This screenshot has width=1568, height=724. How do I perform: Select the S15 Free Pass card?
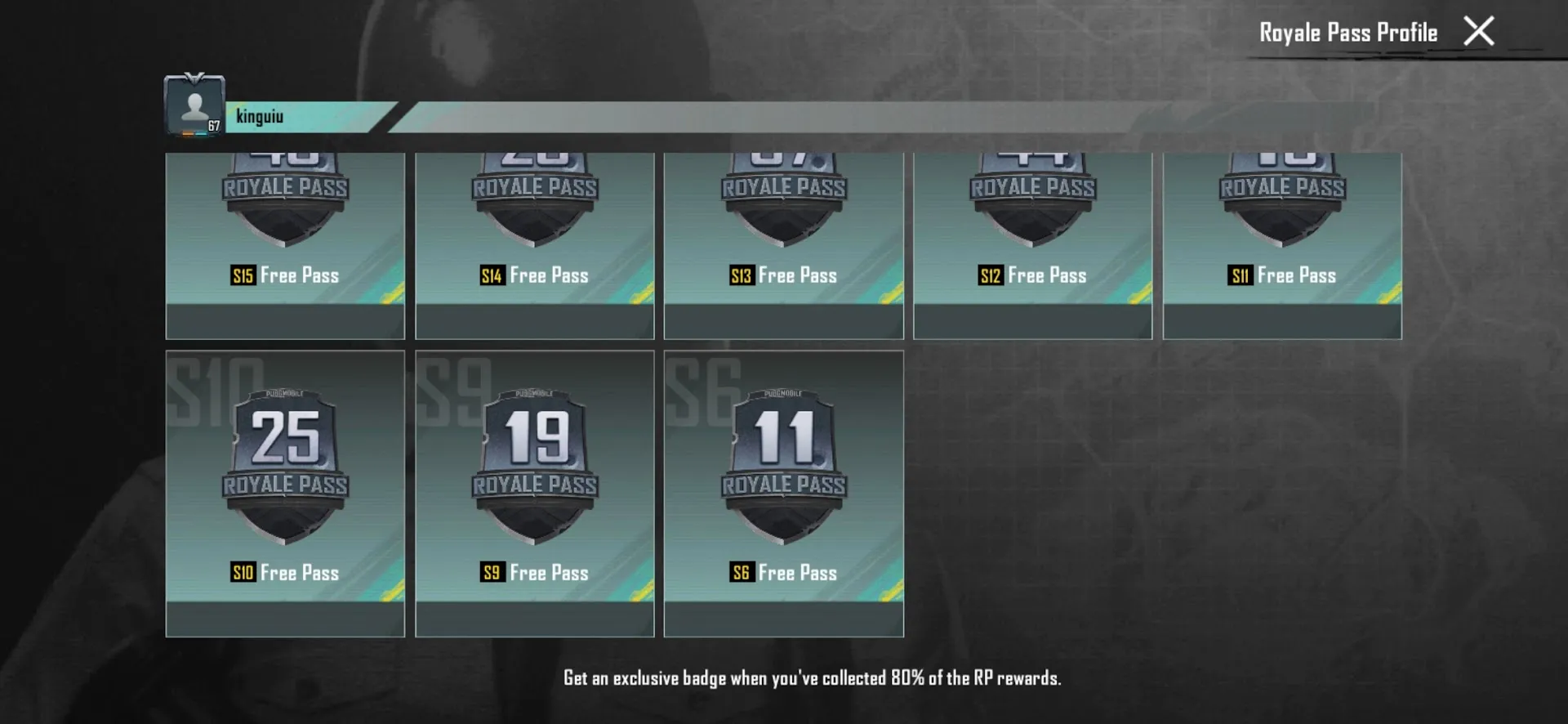[285, 245]
